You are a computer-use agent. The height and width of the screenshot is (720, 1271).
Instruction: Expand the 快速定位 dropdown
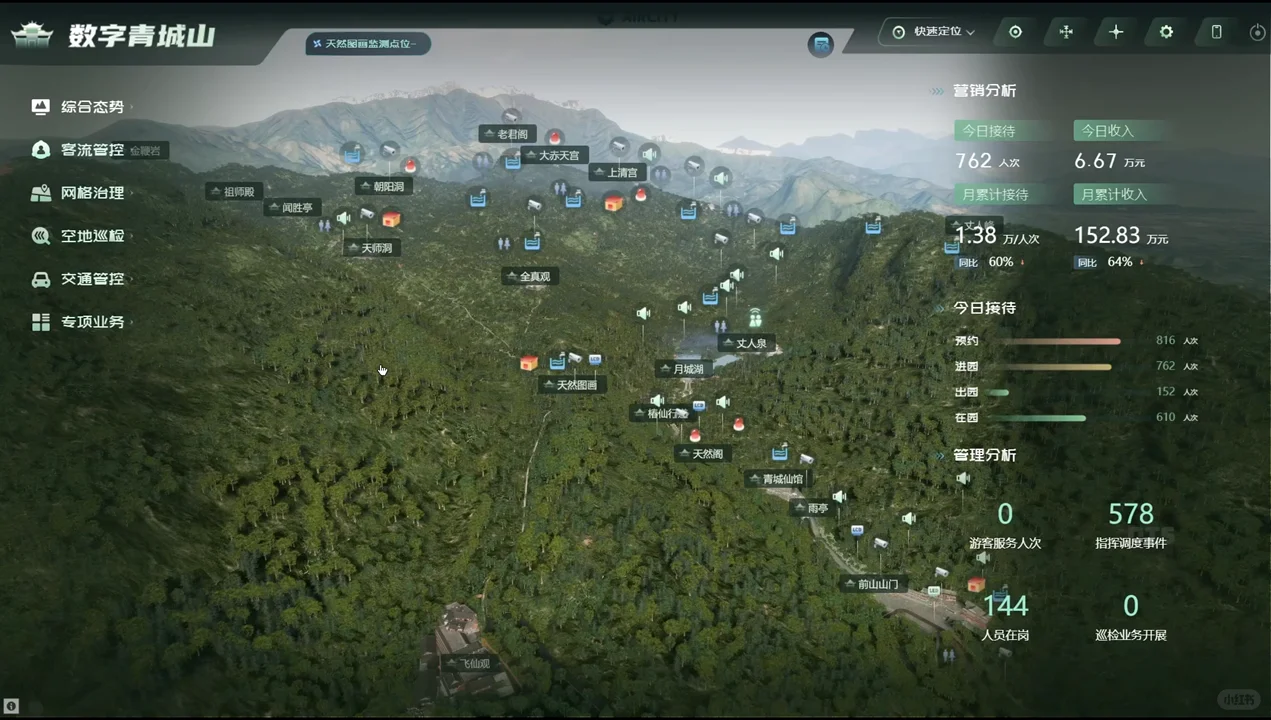click(934, 32)
